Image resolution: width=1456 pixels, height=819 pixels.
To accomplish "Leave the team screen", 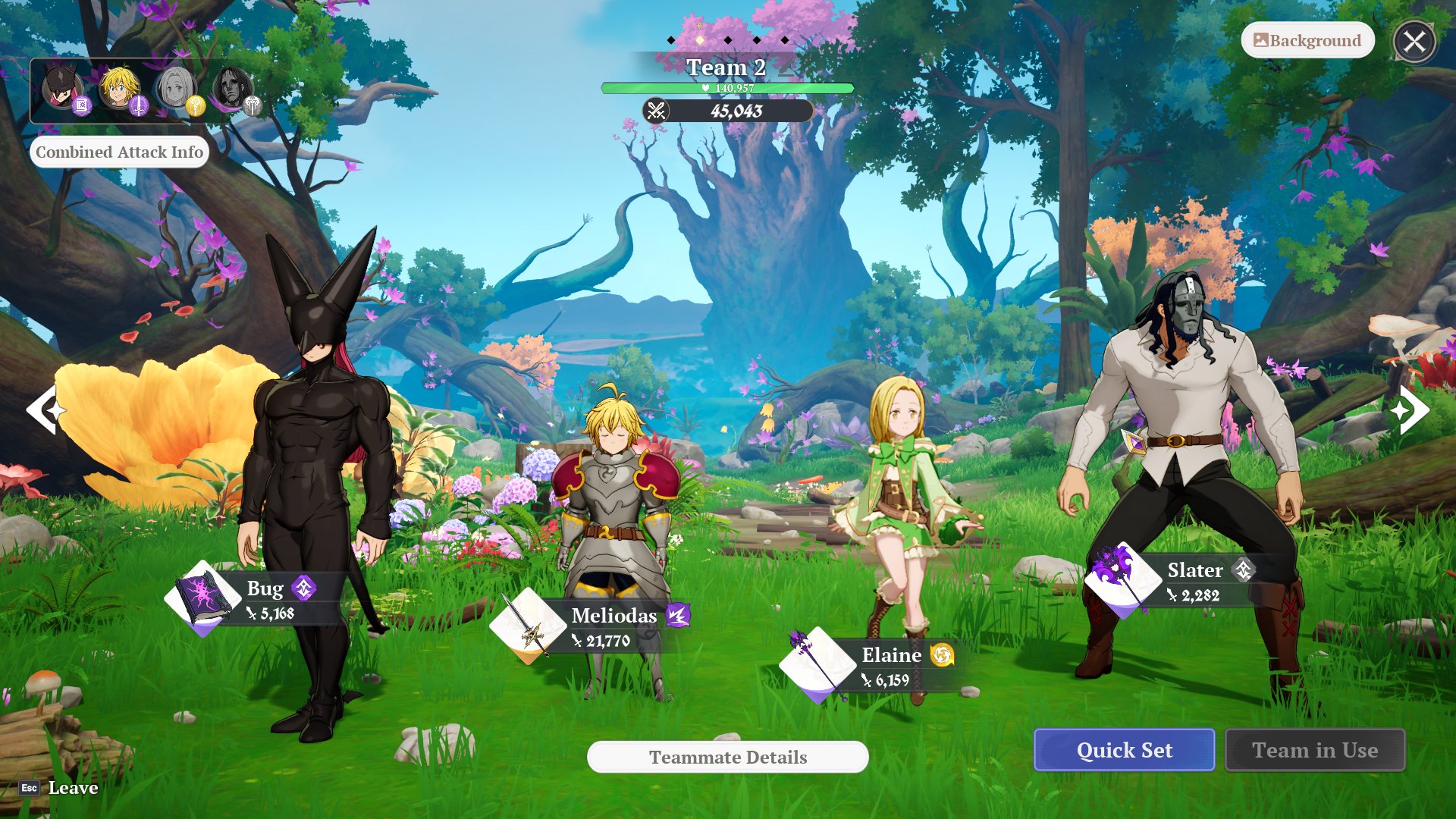I will (x=59, y=788).
